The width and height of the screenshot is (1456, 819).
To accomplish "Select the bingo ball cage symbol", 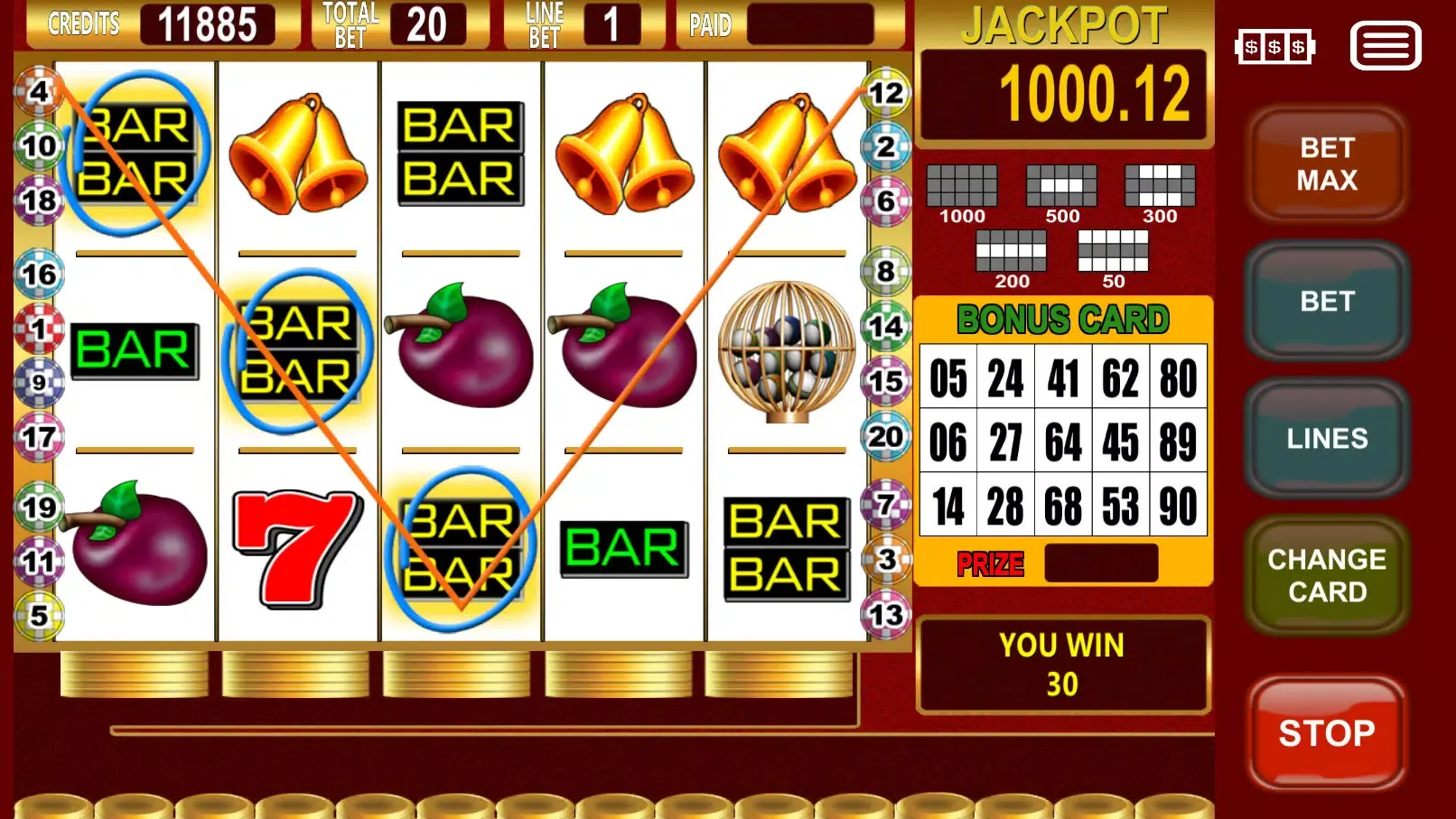I will click(x=788, y=350).
